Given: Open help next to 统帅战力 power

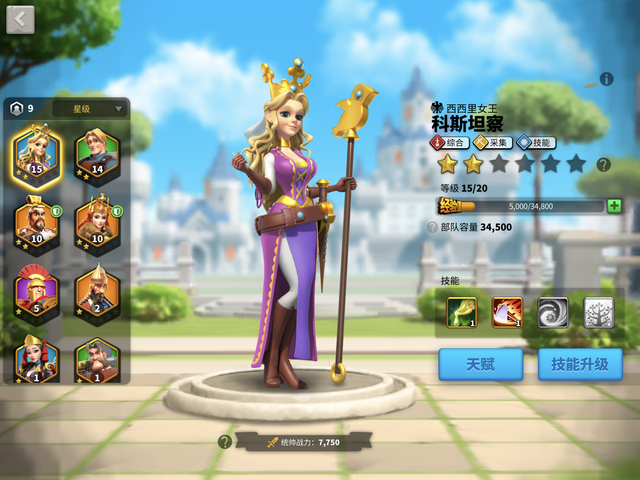Looking at the screenshot, I should [225, 441].
